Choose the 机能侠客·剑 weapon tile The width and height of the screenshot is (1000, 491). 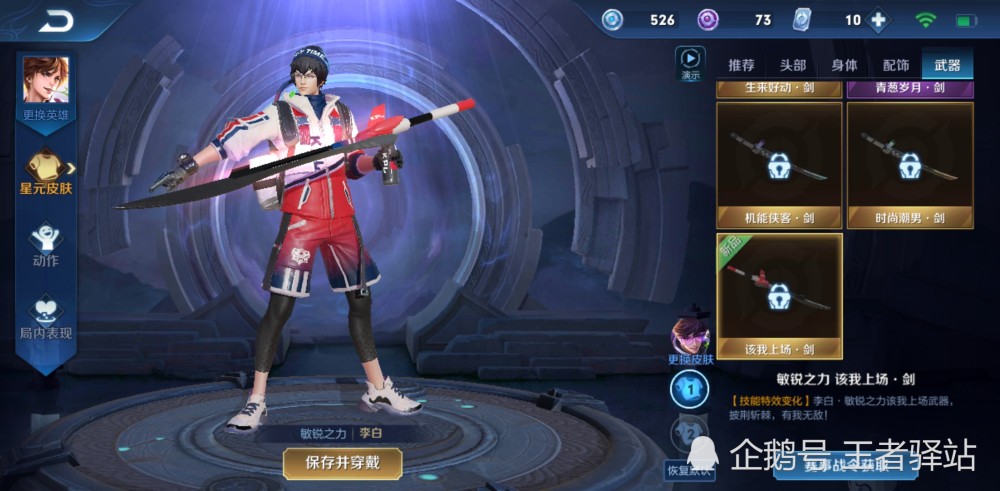pos(779,164)
